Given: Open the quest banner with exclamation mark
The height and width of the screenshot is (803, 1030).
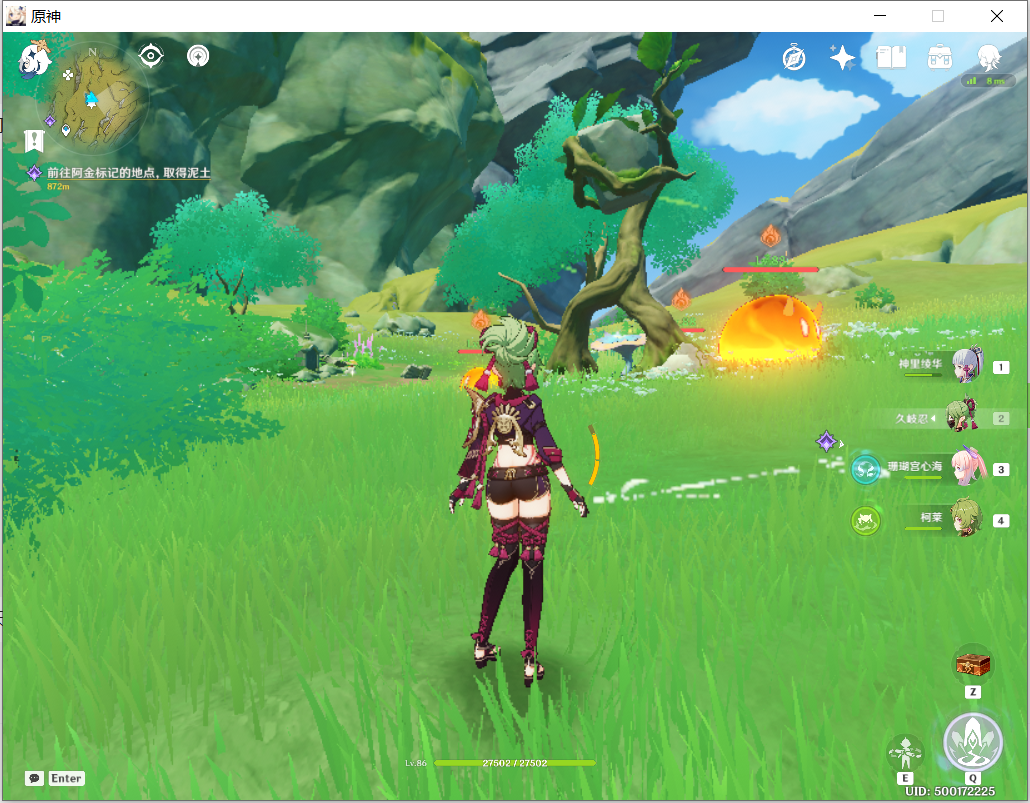Looking at the screenshot, I should pyautogui.click(x=36, y=140).
